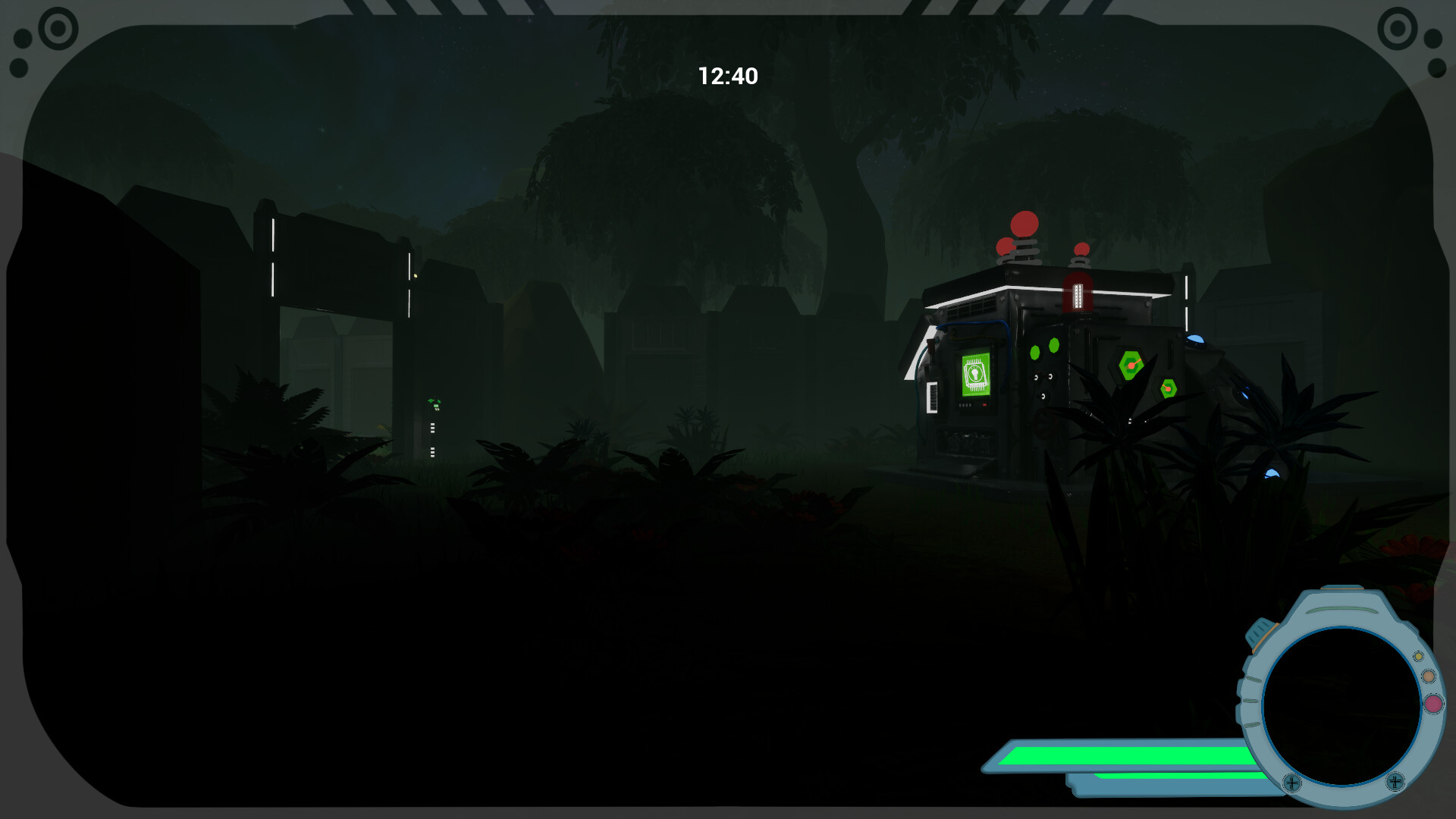
Task: Click the yellow button on the wrist device
Action: click(1418, 657)
